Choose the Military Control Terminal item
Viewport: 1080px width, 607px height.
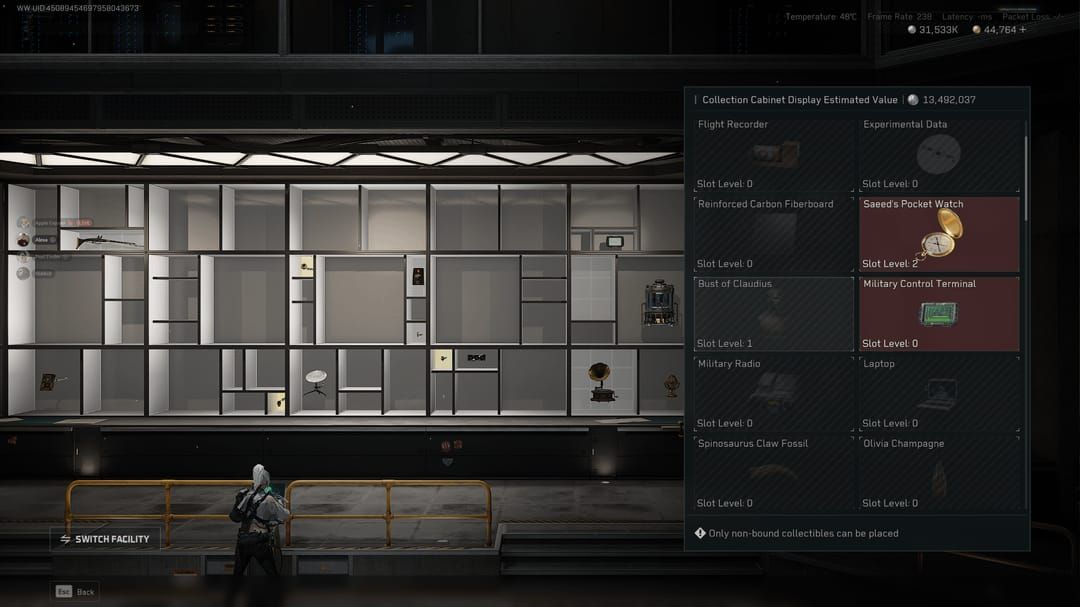point(938,314)
